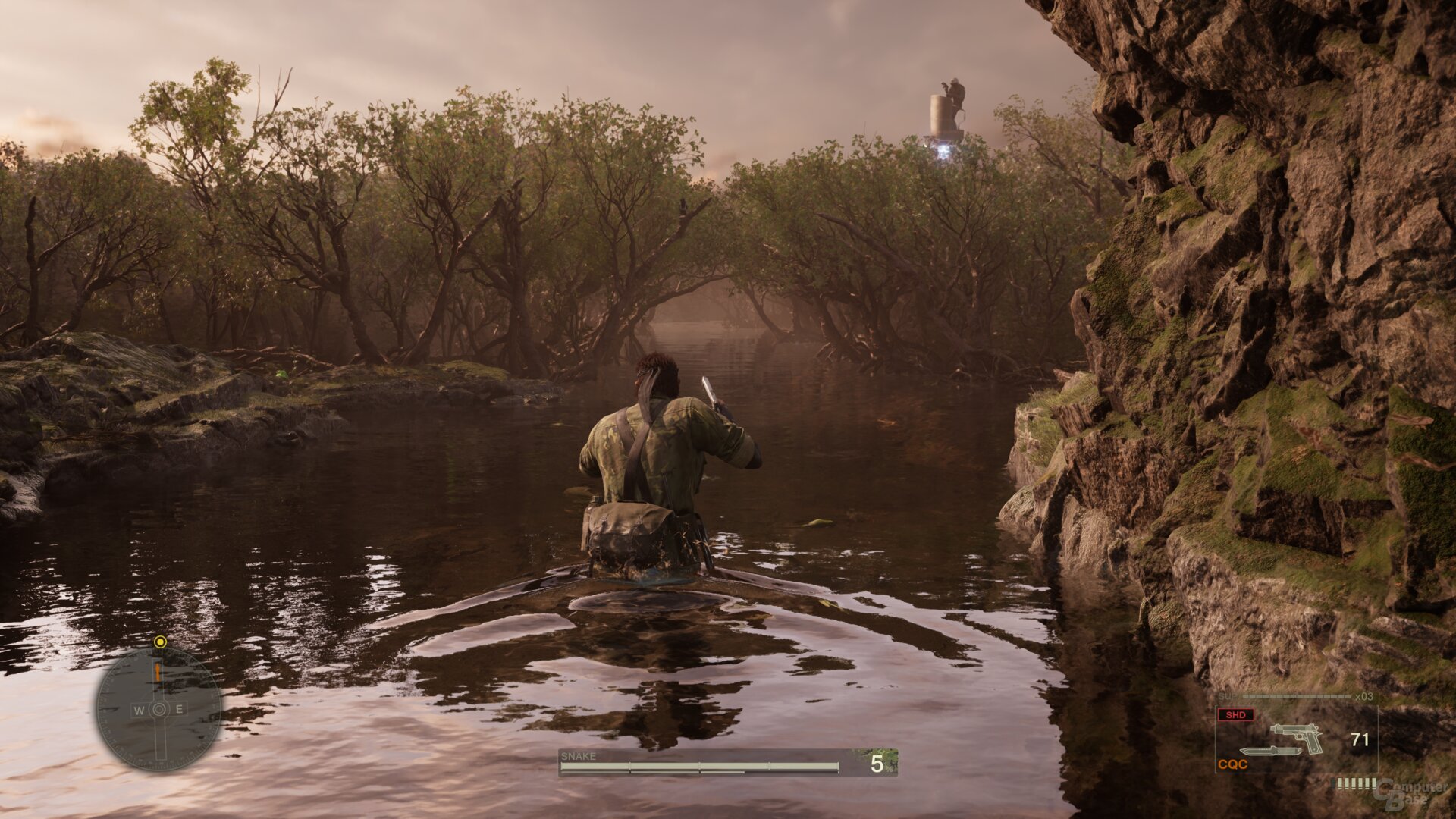This screenshot has height=819, width=1456.
Task: Click the W west marker on the compass
Action: coord(139,709)
